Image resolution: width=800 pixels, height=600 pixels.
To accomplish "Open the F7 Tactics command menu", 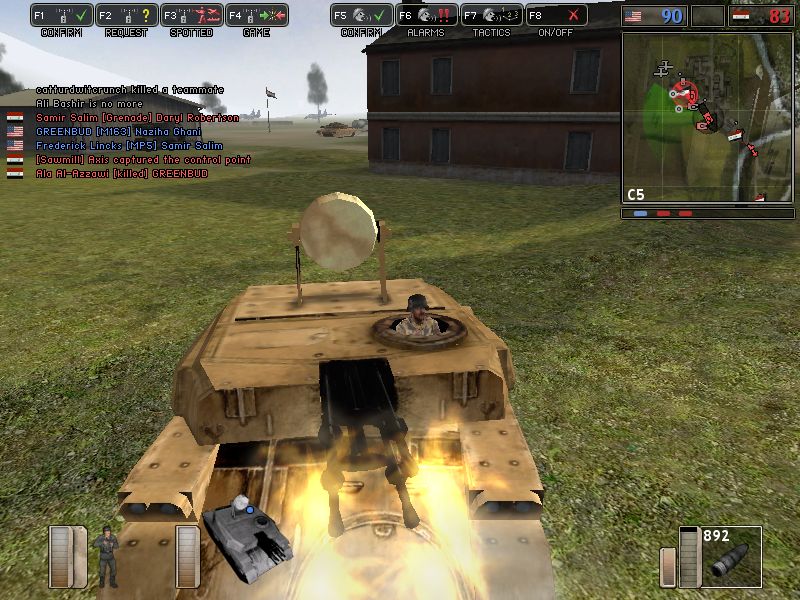I will tap(492, 16).
